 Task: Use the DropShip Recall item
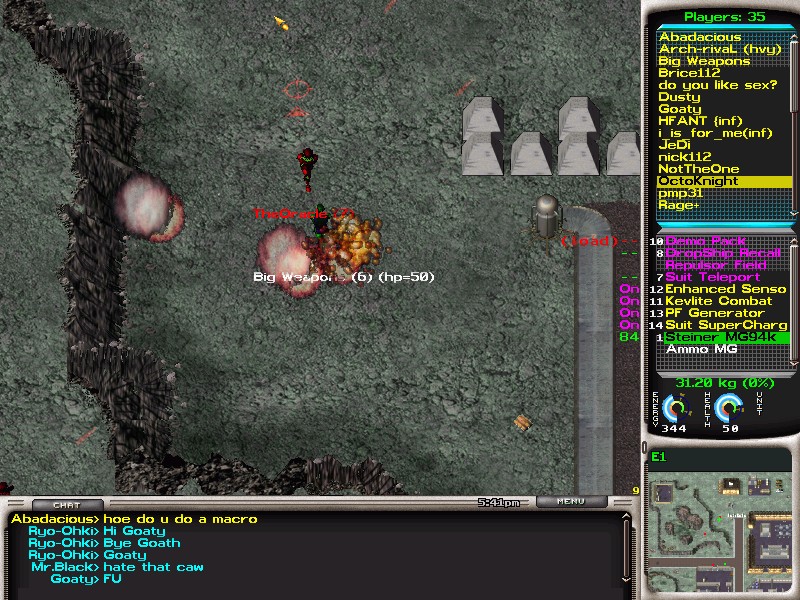(x=722, y=253)
